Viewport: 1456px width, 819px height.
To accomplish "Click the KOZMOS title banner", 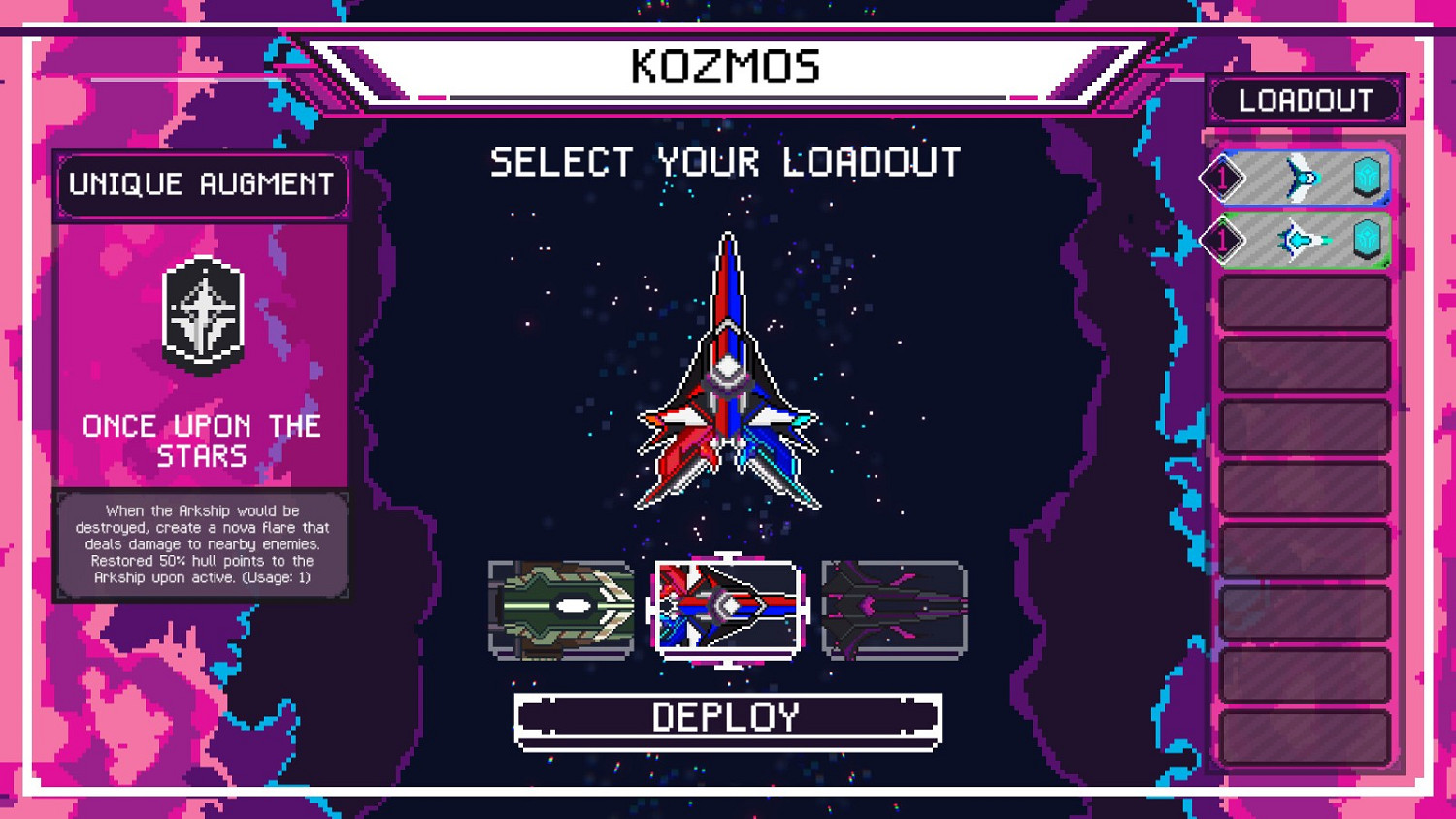I will [726, 65].
